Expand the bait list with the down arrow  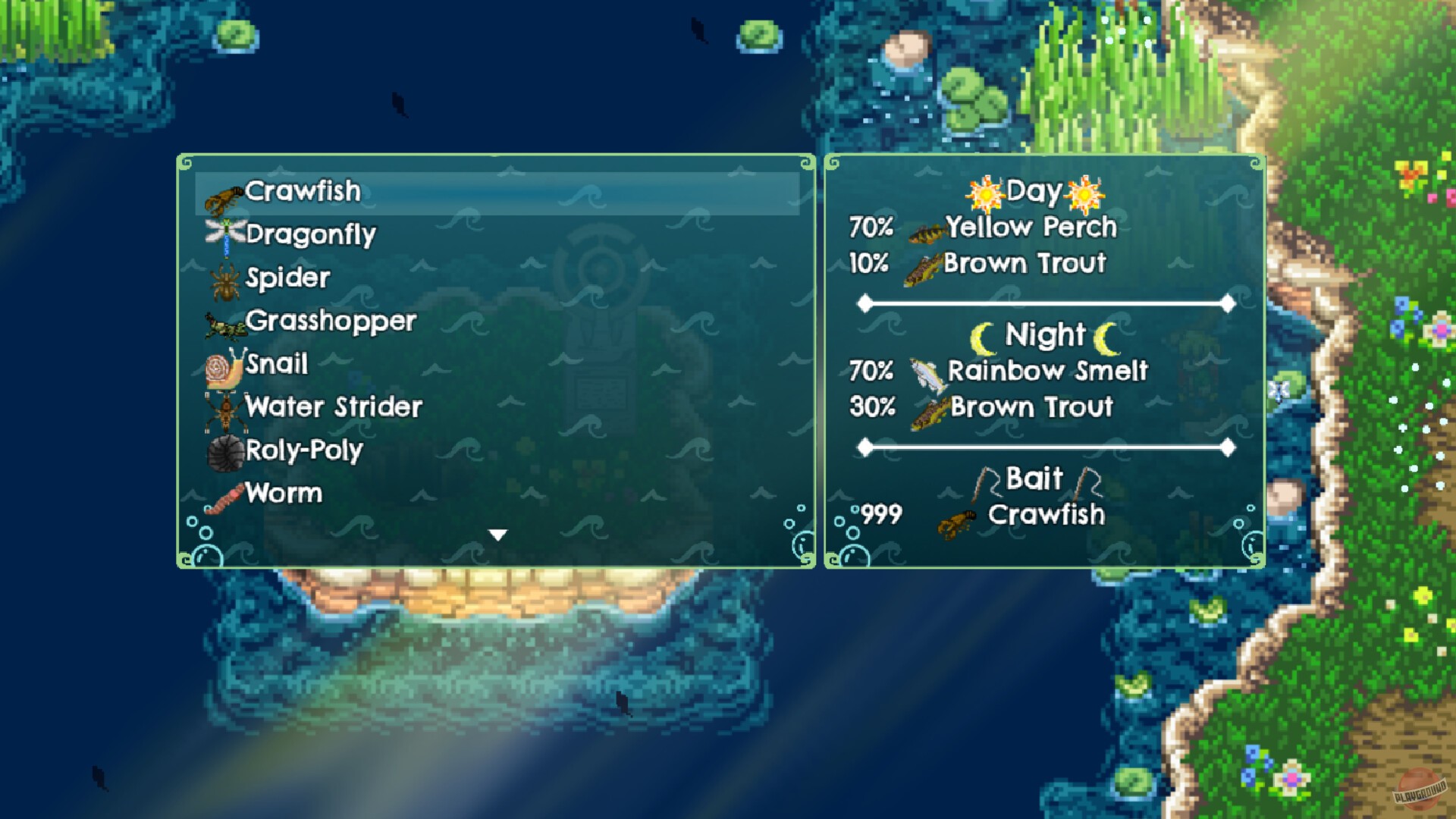pos(497,533)
